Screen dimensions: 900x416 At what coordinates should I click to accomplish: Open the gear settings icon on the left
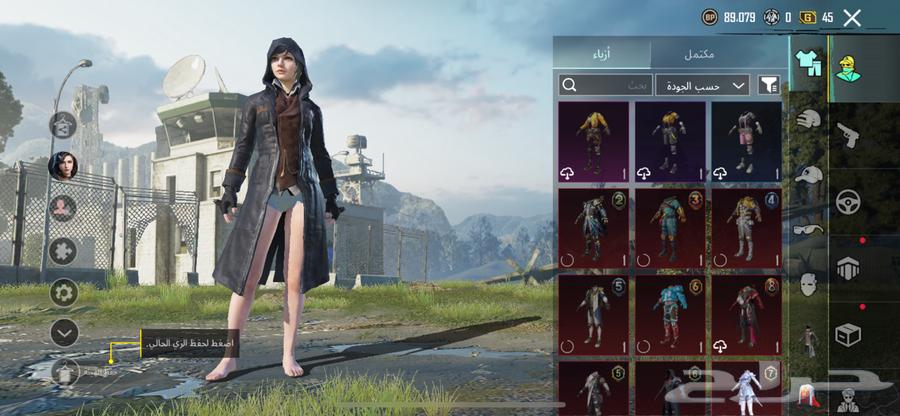click(x=64, y=292)
